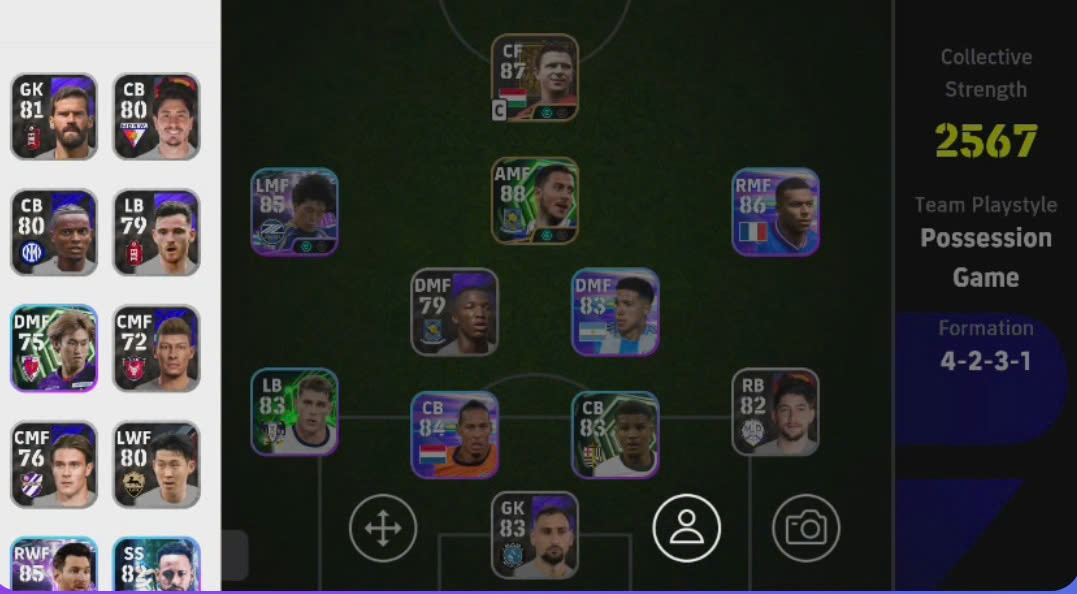The width and height of the screenshot is (1077, 594).
Task: Select the substitute CMF 72 card
Action: pyautogui.click(x=156, y=349)
